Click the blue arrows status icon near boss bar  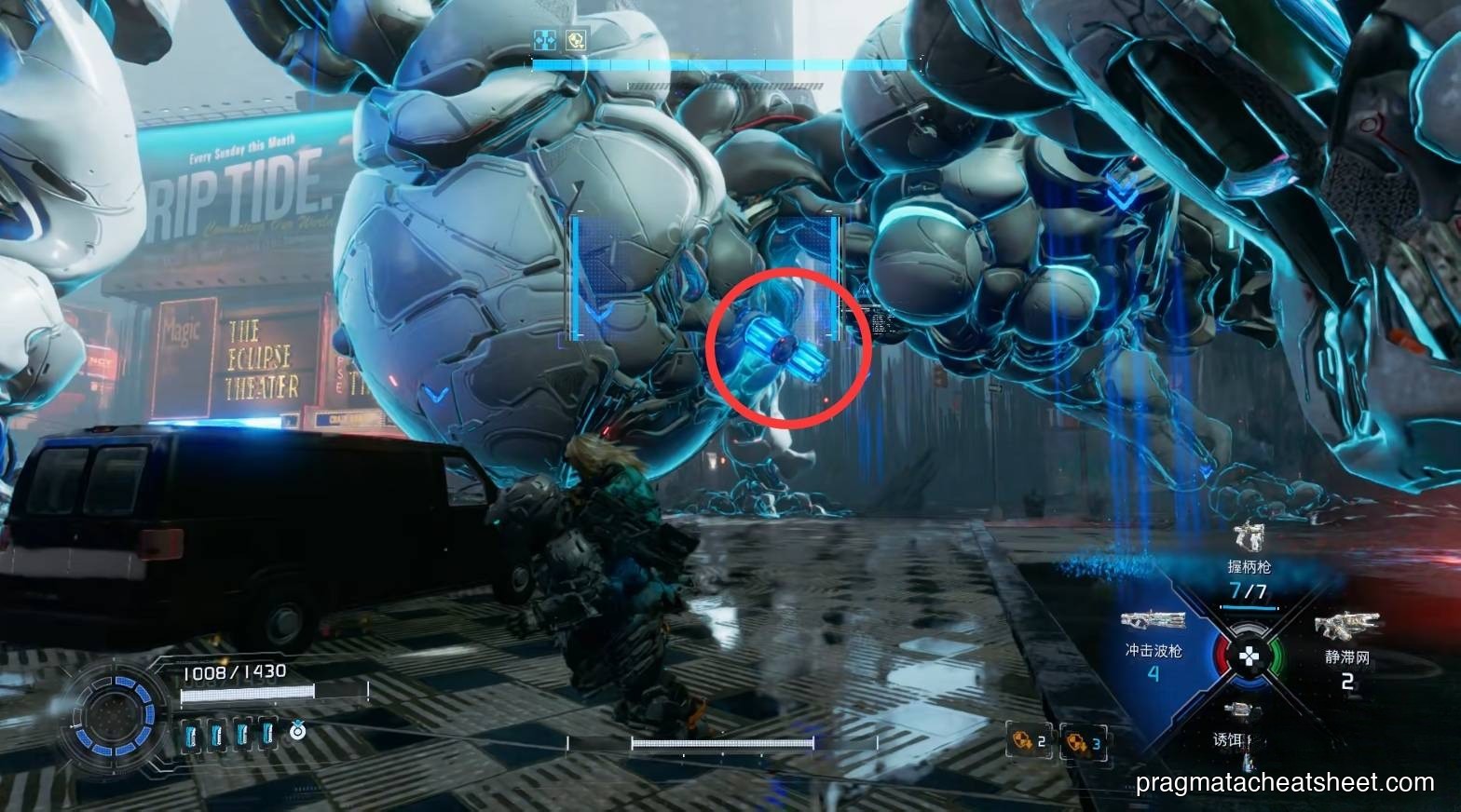point(544,40)
